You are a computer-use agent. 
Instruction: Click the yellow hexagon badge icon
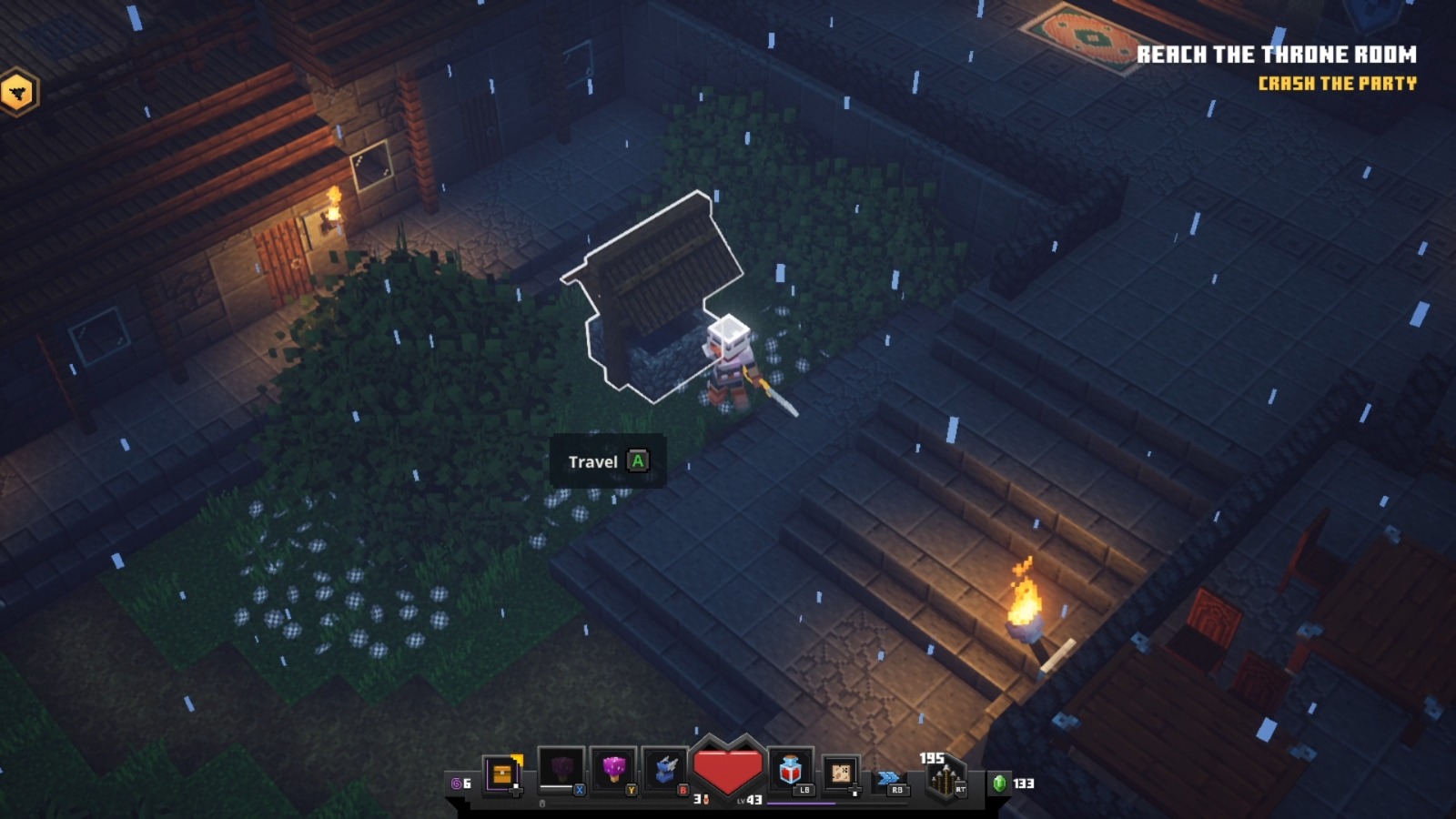(18, 92)
